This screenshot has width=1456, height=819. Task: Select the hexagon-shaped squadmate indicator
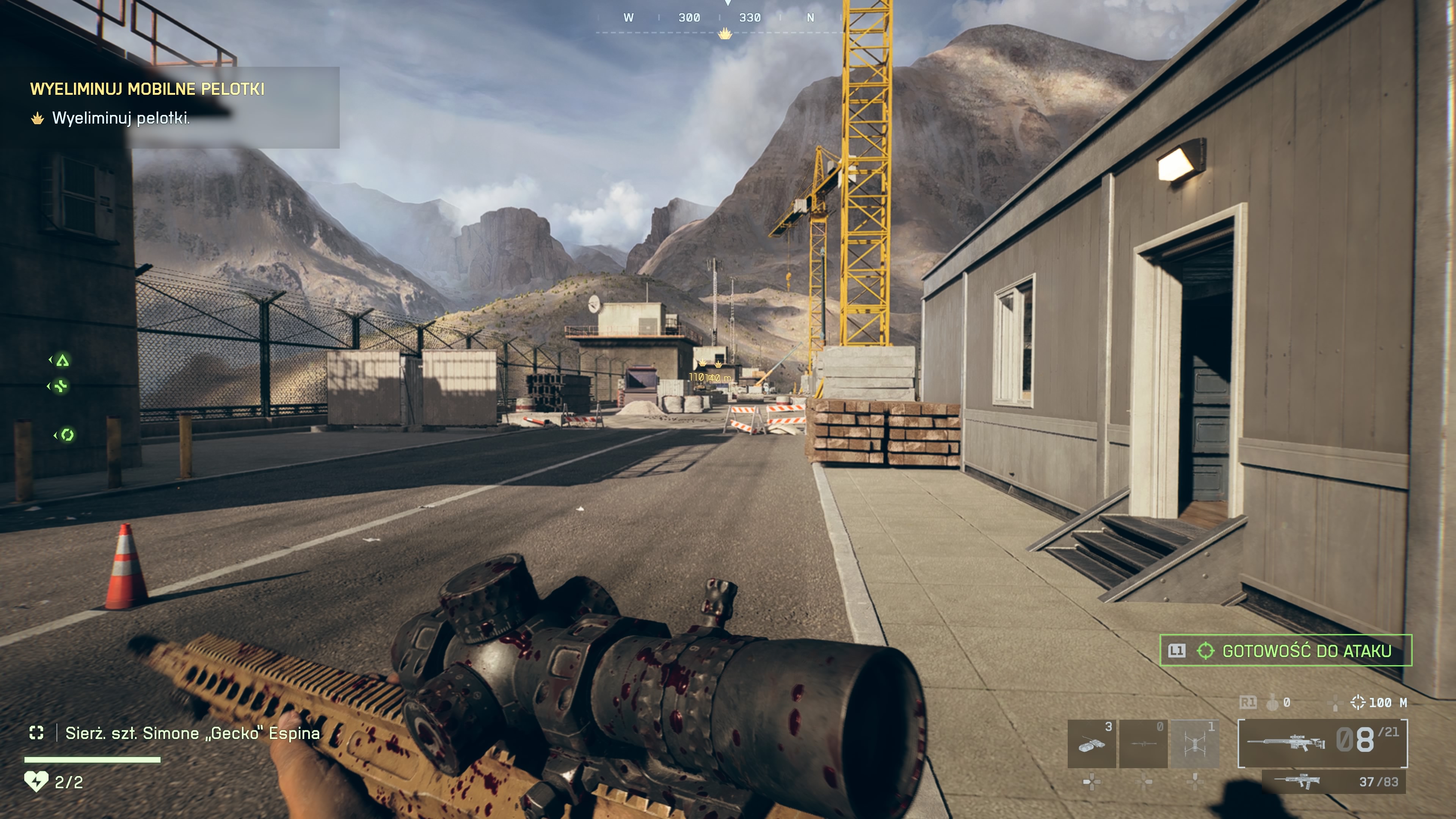67,435
